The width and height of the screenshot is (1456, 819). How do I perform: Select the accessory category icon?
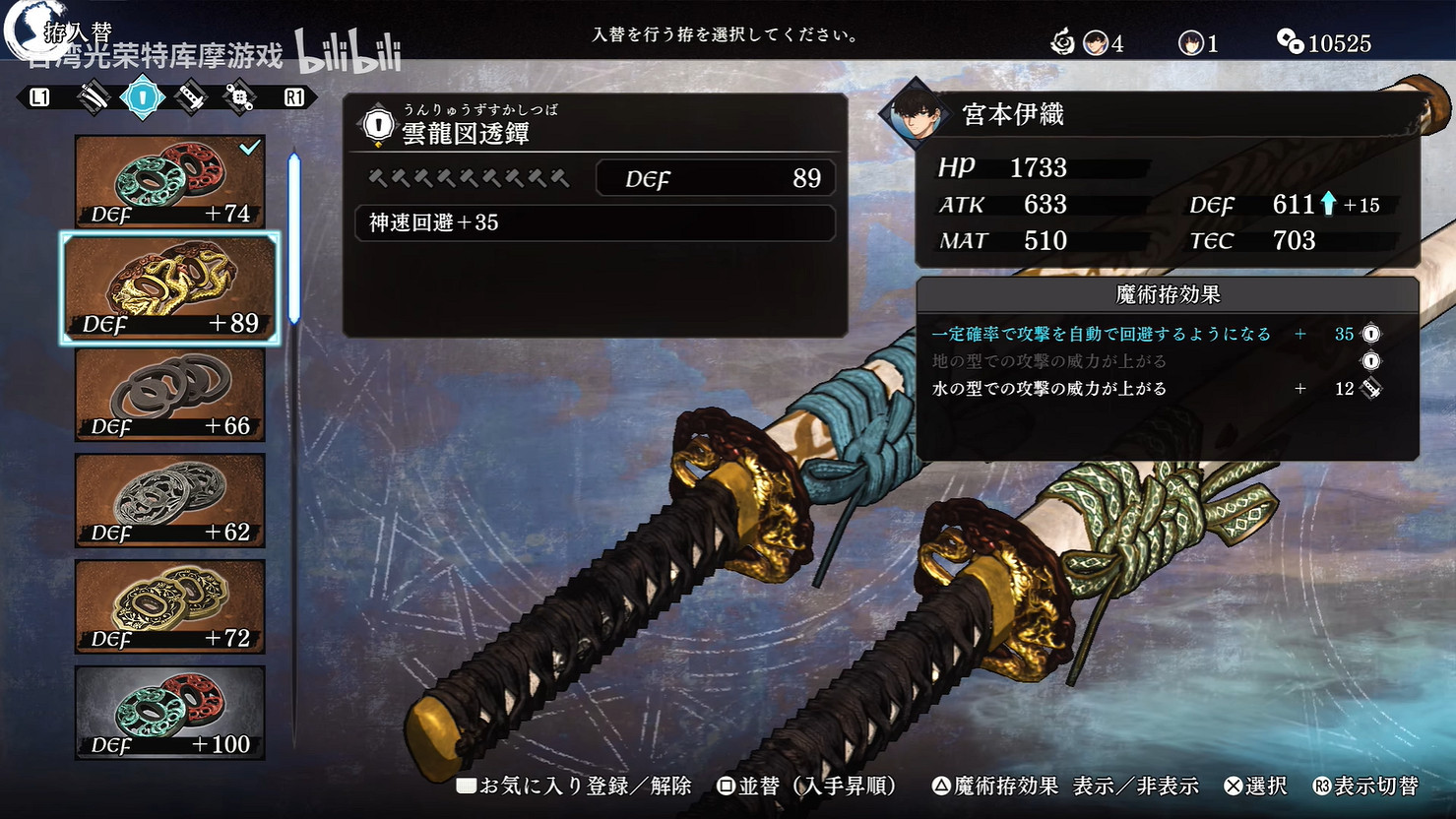tap(238, 96)
